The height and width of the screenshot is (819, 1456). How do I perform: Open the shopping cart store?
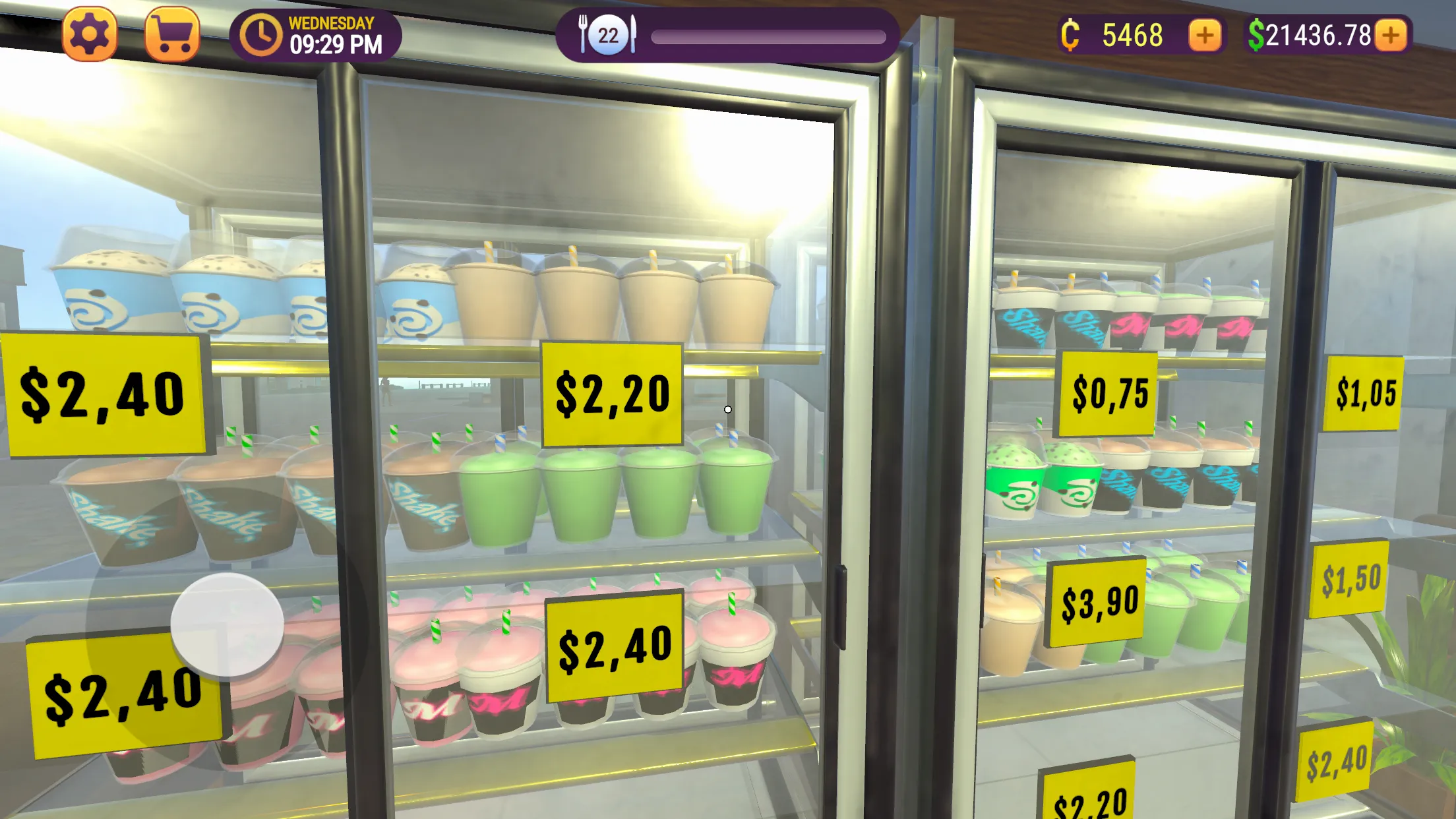pos(172,34)
